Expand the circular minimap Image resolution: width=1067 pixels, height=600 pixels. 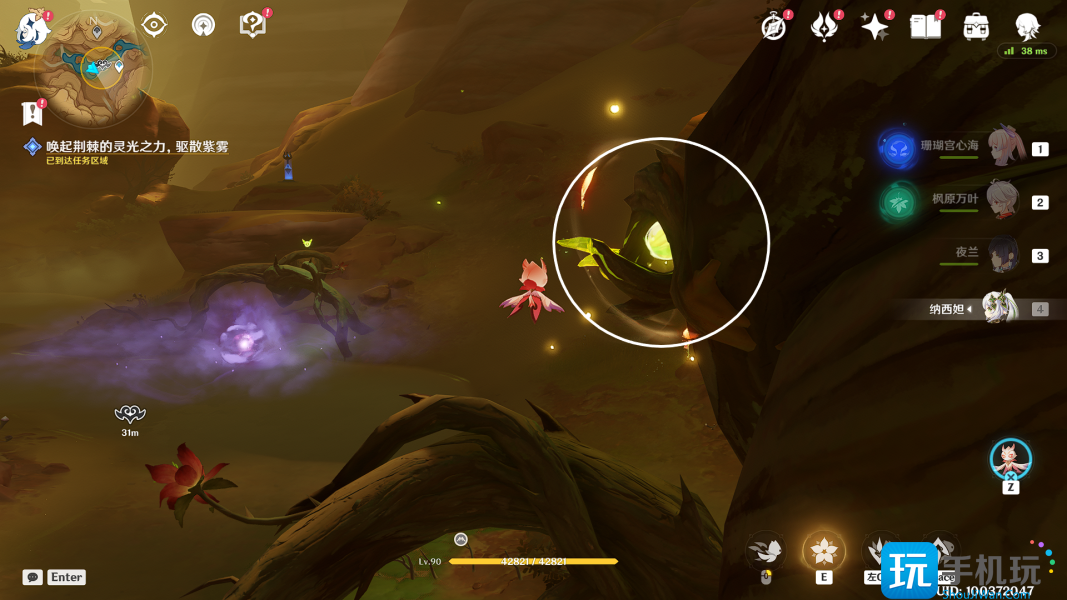93,72
